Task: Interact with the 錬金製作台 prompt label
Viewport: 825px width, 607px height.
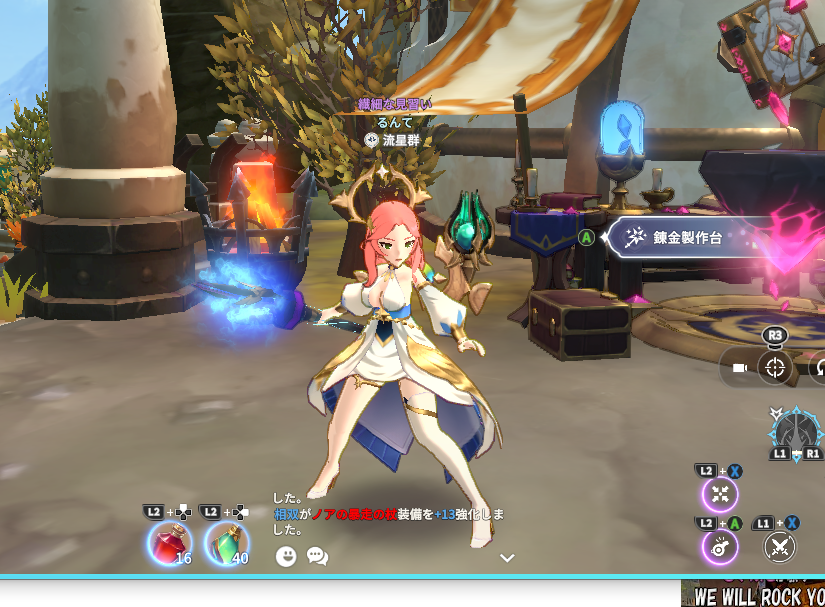Action: tap(688, 238)
